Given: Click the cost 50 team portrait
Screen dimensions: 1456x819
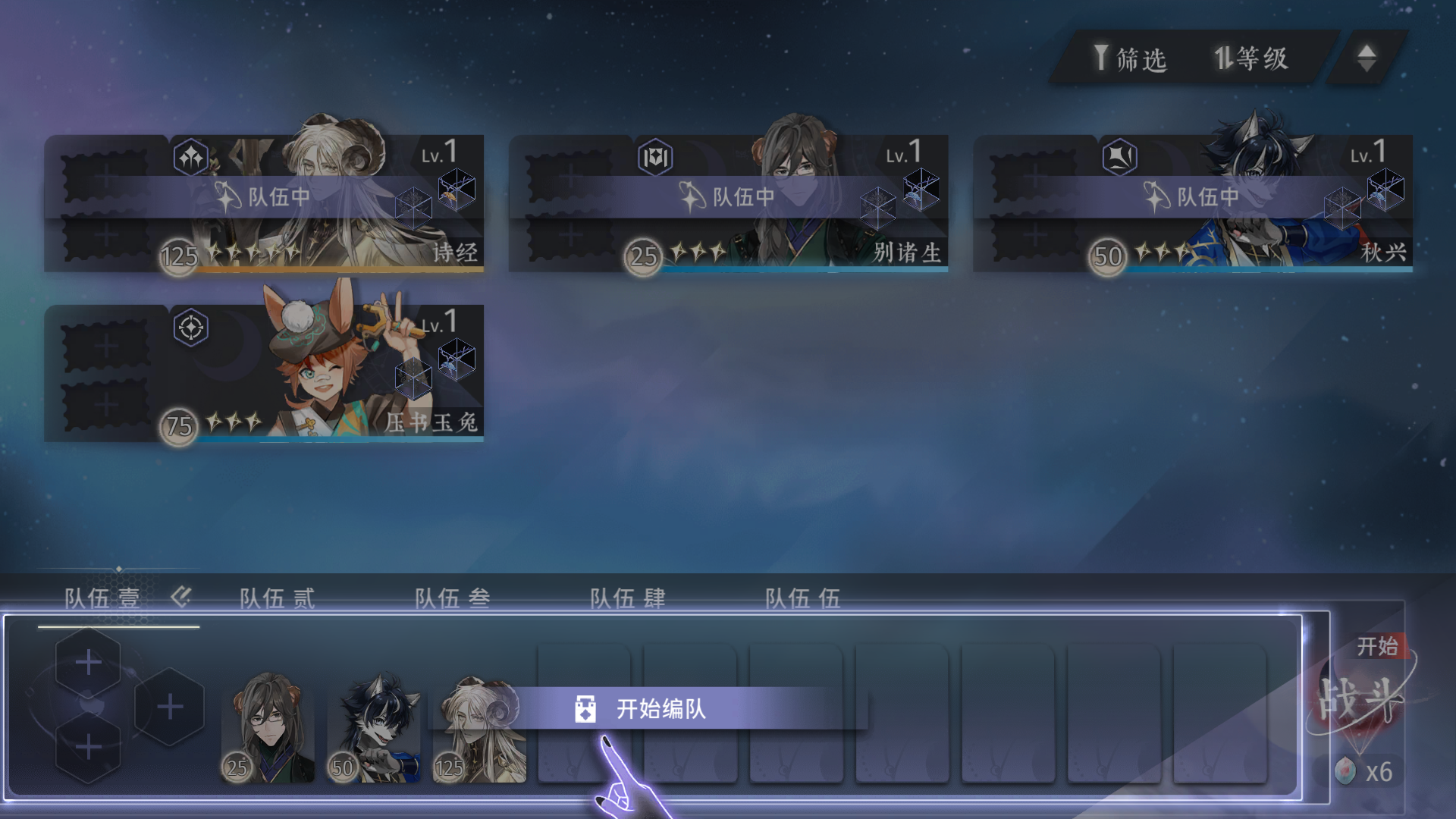Looking at the screenshot, I should pos(375,728).
